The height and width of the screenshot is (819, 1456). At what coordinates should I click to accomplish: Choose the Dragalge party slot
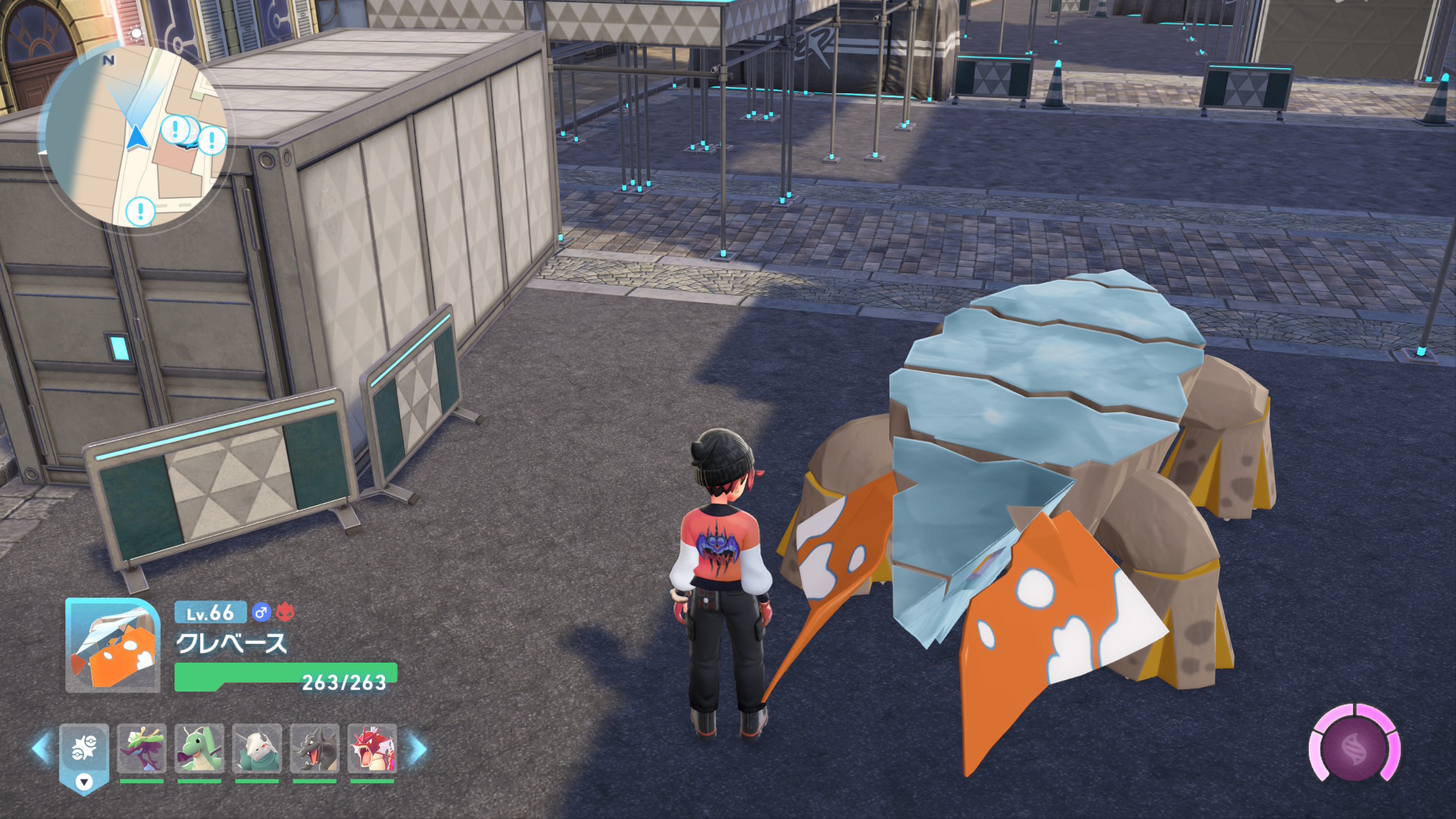[142, 749]
